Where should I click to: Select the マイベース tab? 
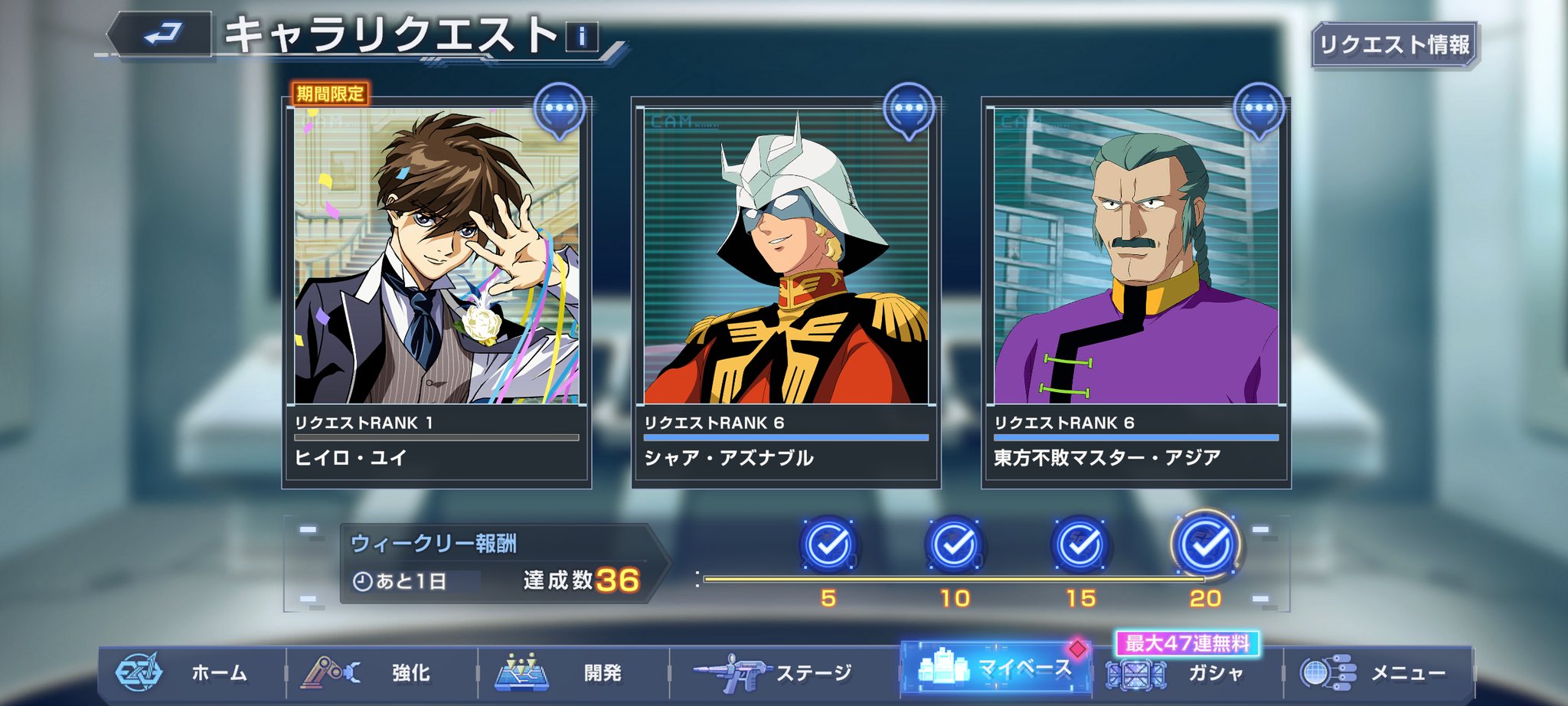[996, 668]
